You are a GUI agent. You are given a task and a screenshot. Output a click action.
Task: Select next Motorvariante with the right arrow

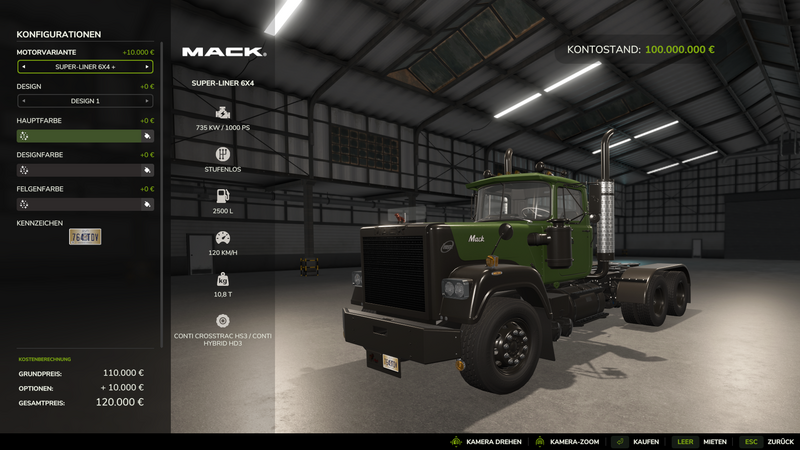(x=147, y=67)
